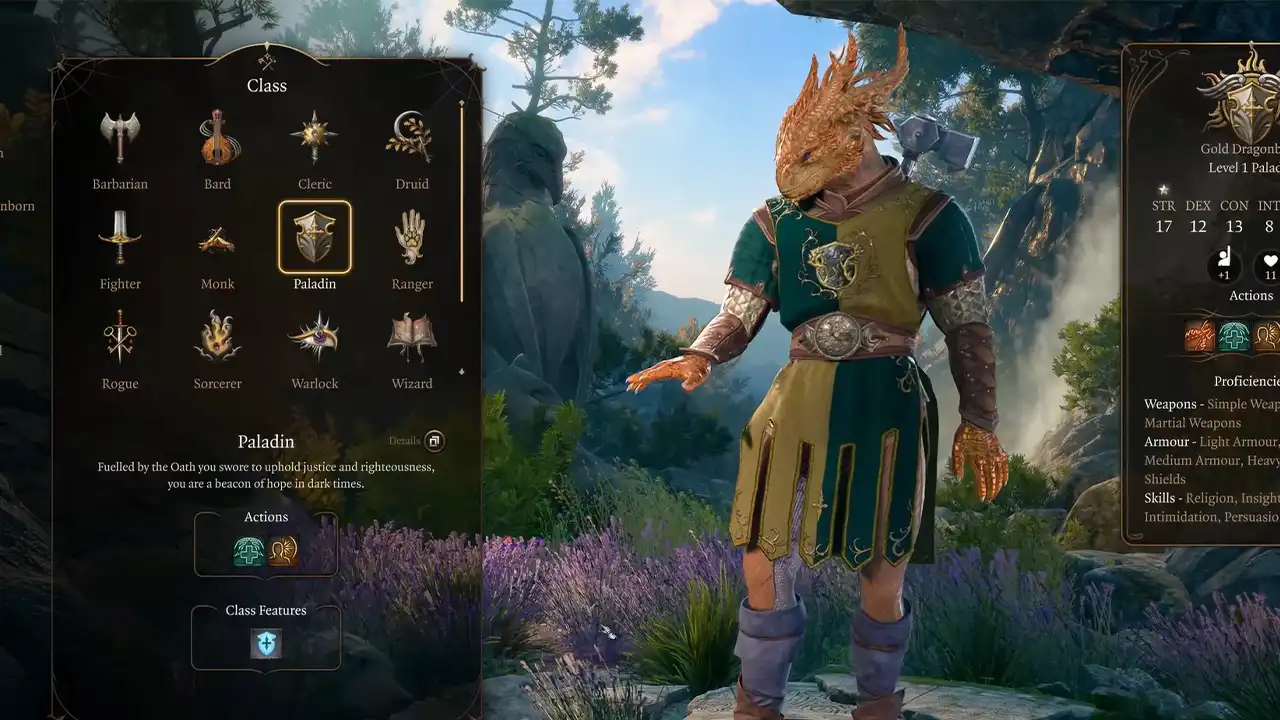Select Dragonborn in the left sidebar
Viewport: 1280px width, 720px height.
pos(17,205)
